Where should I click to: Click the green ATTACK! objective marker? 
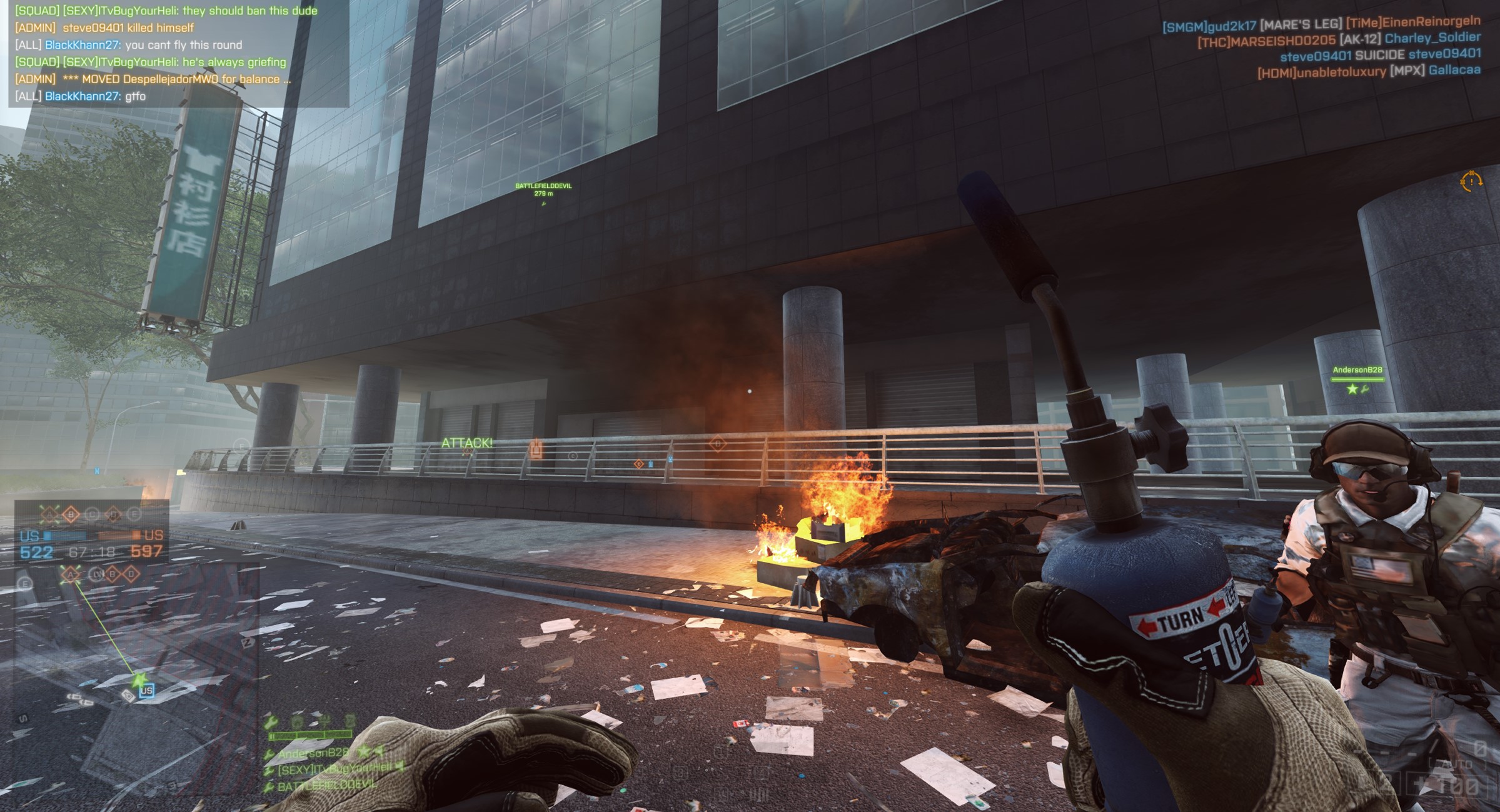467,443
